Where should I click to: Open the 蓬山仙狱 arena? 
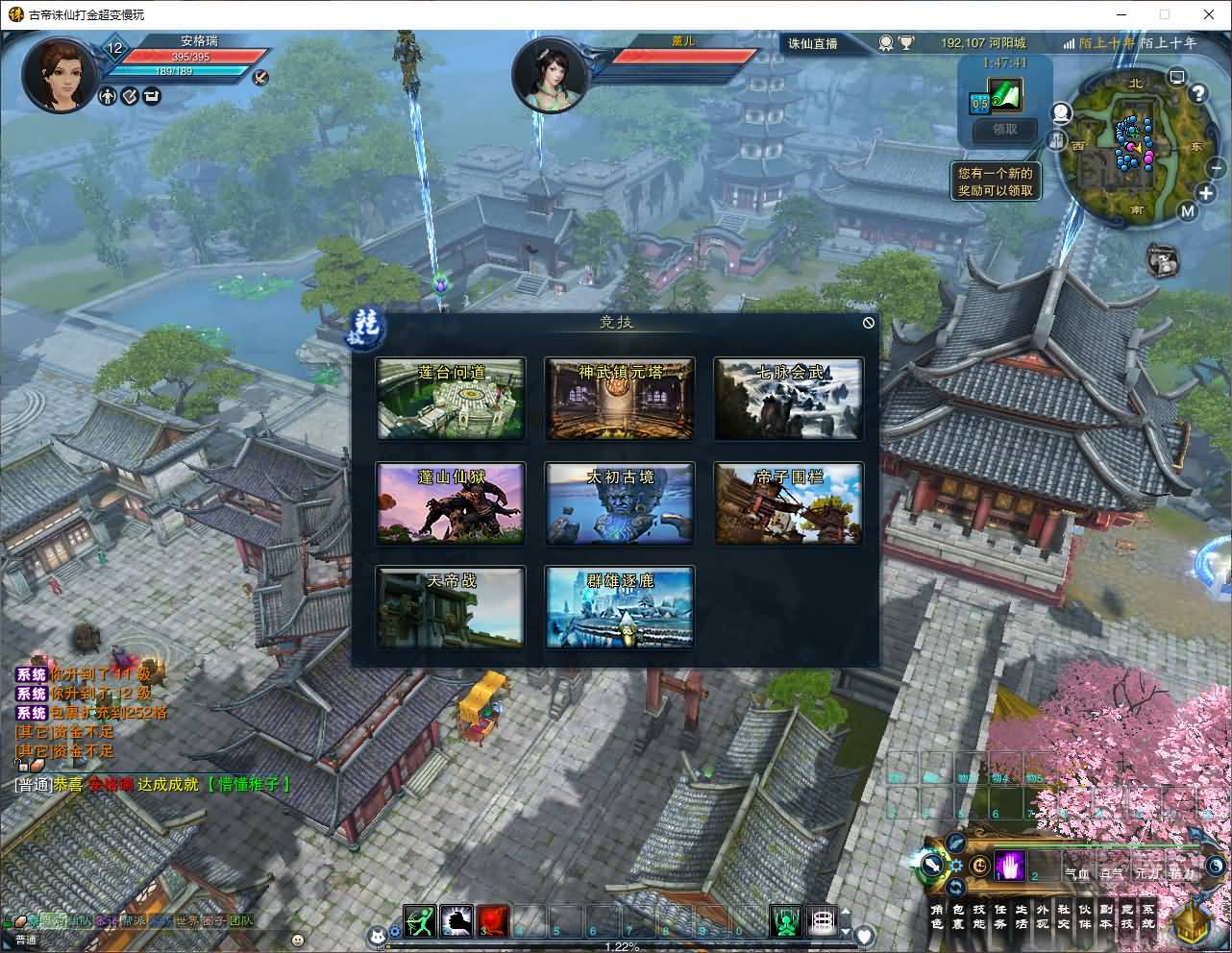click(451, 503)
